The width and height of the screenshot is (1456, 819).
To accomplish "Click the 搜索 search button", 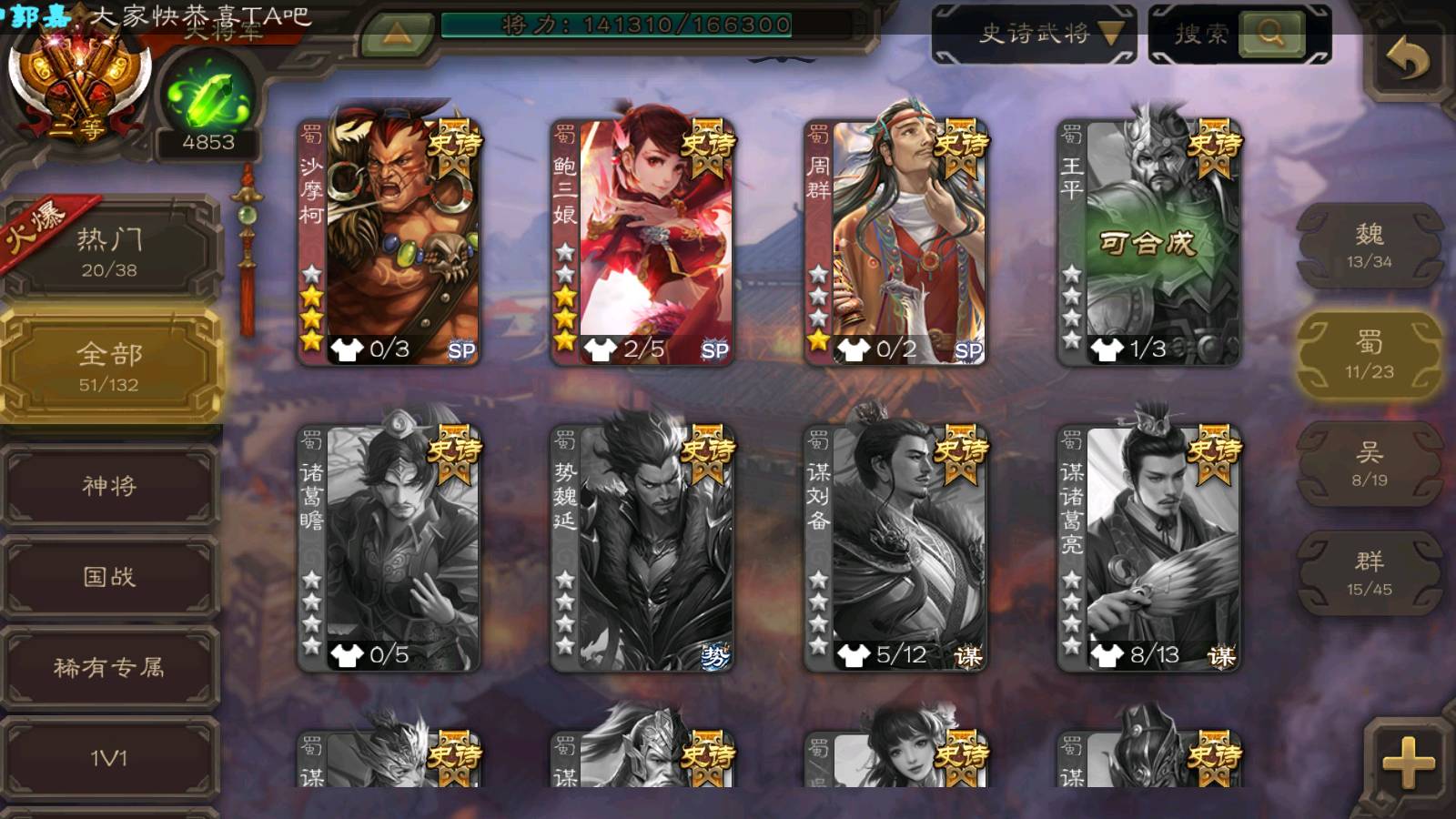I will [1270, 34].
